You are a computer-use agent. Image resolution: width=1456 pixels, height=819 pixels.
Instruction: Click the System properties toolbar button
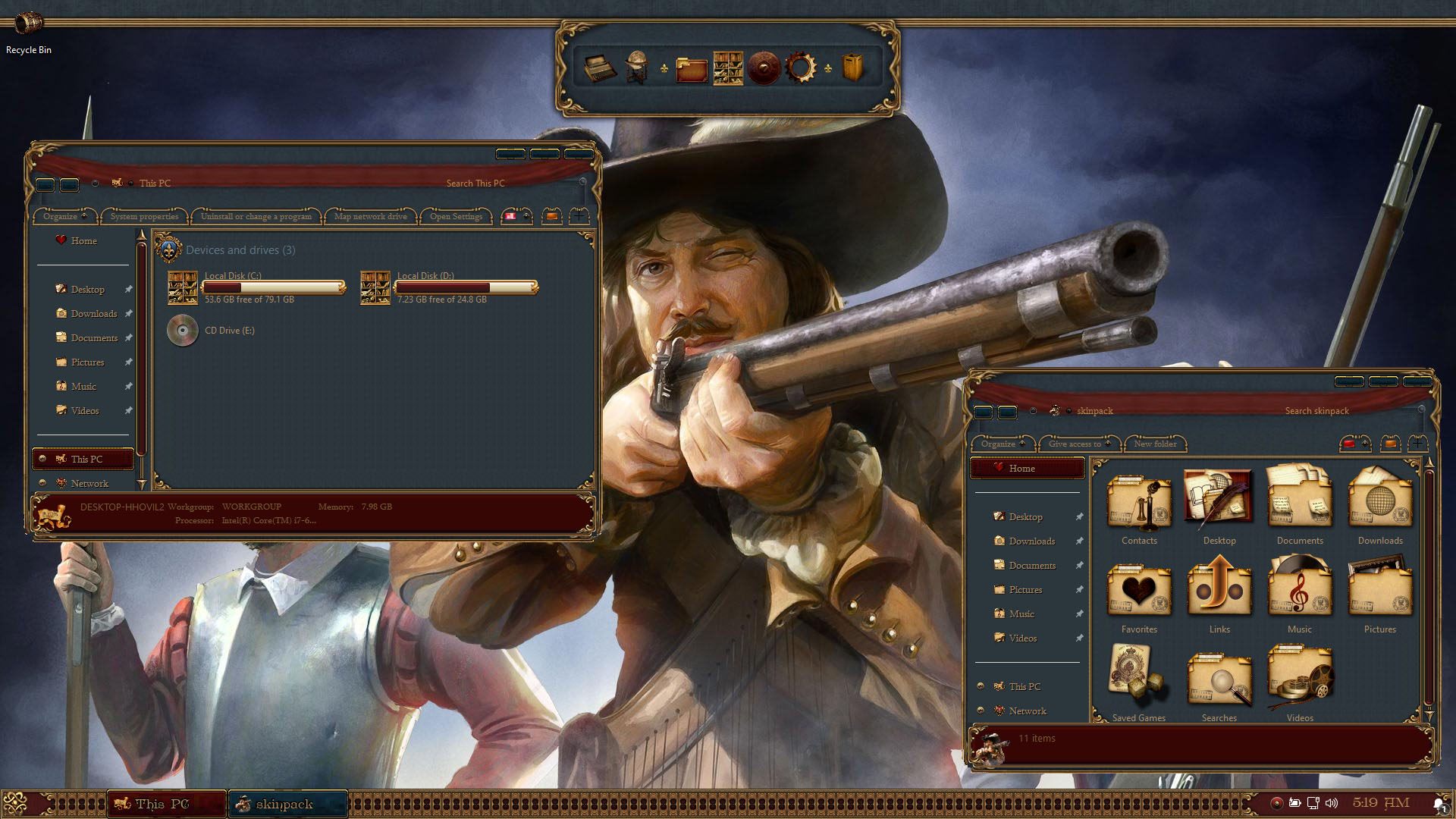(144, 216)
